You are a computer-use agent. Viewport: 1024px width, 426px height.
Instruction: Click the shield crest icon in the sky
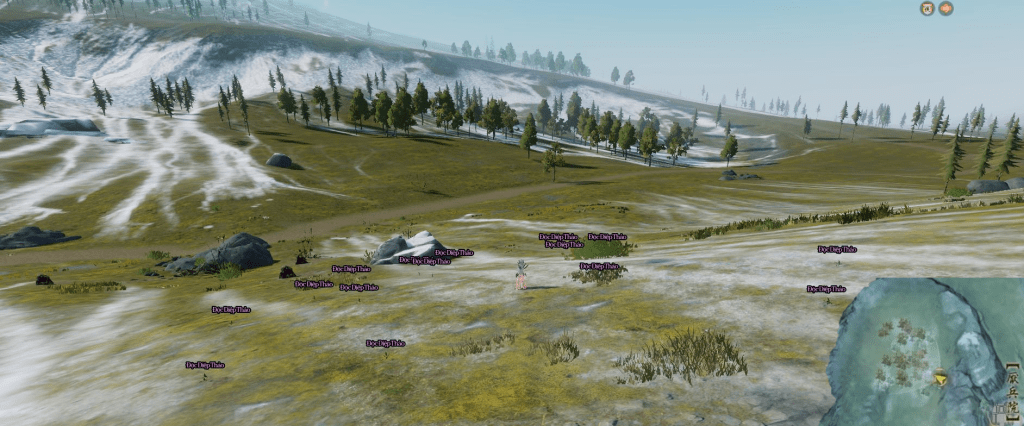pyautogui.click(x=927, y=9)
